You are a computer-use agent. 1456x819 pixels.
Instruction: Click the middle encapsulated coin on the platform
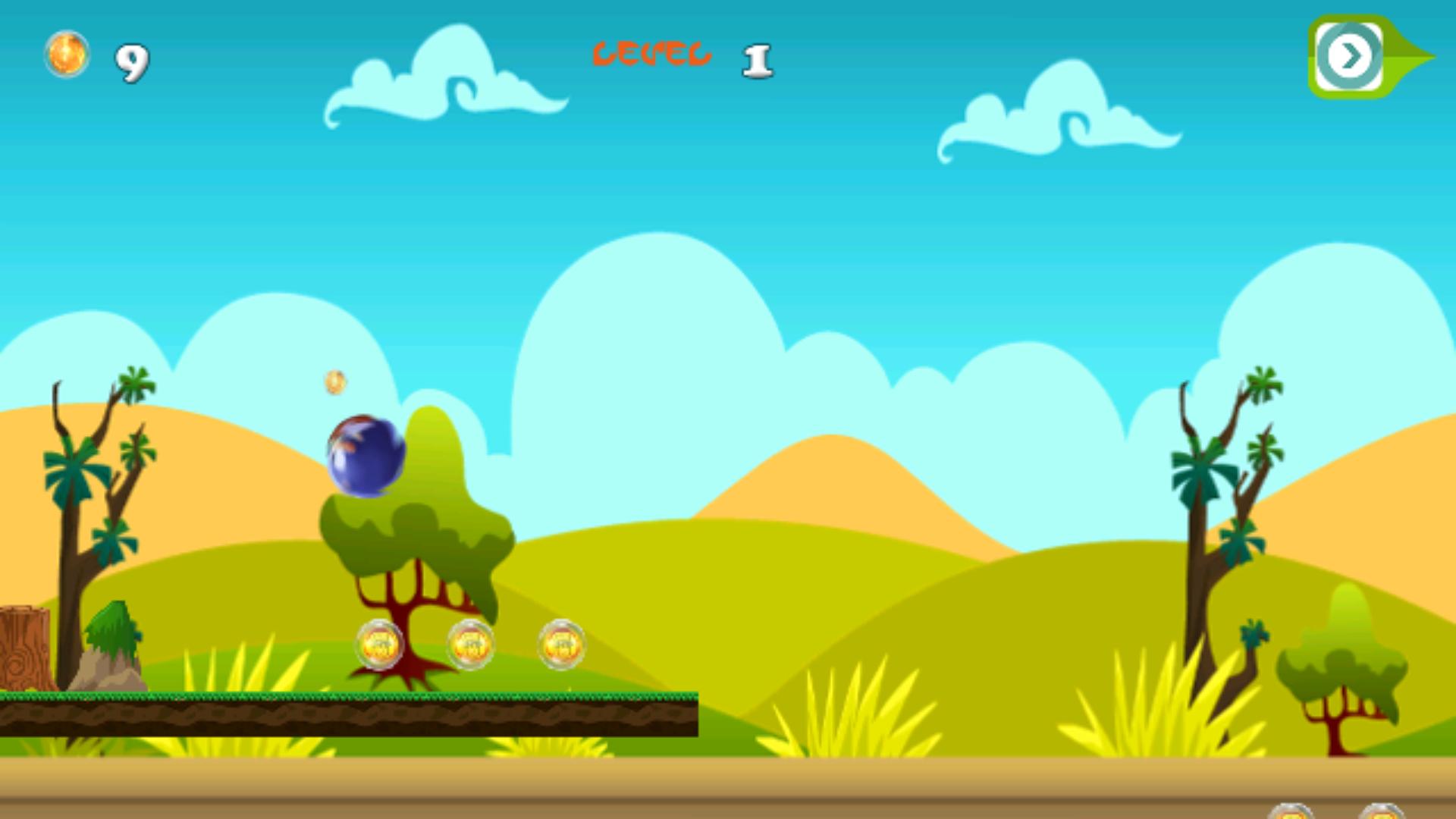(x=470, y=645)
